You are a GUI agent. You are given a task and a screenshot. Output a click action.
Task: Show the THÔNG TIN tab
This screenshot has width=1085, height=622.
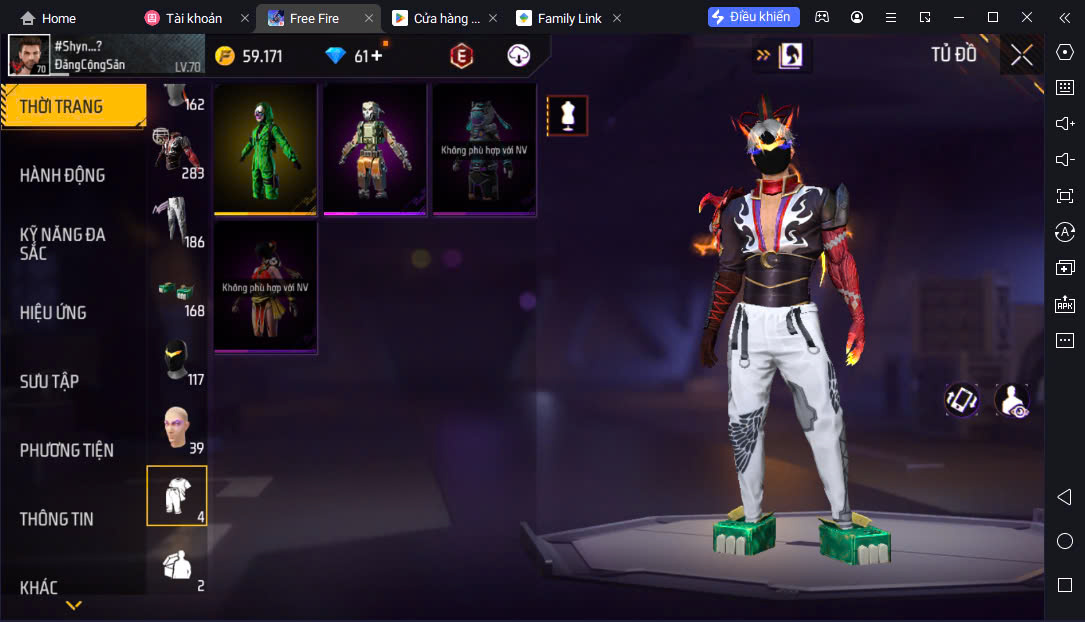[56, 519]
